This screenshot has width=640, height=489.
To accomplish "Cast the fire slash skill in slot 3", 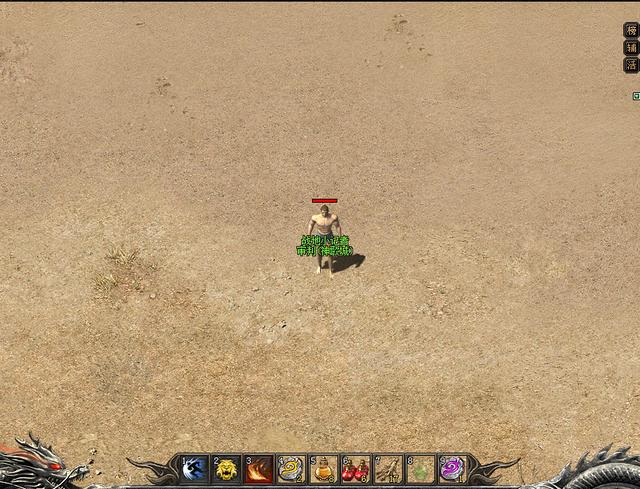I will 259,469.
